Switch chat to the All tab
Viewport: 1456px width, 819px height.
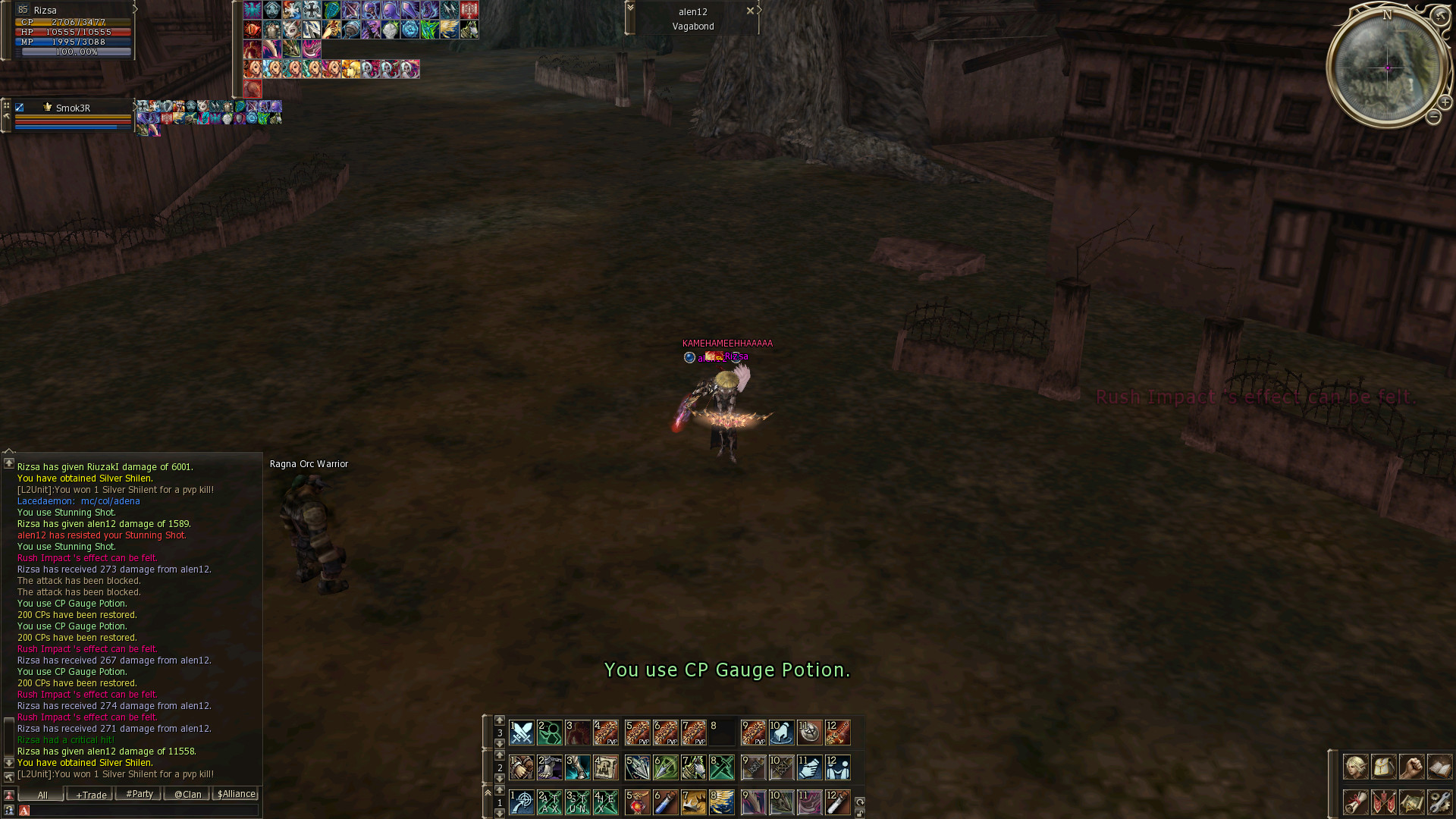(x=42, y=794)
